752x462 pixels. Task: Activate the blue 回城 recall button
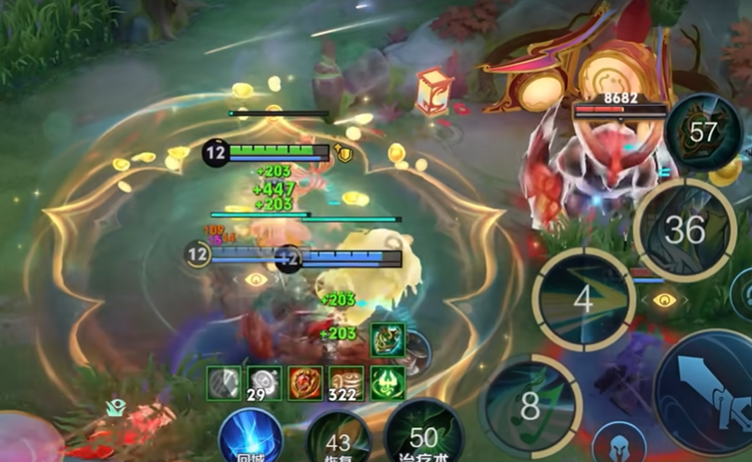(x=250, y=437)
